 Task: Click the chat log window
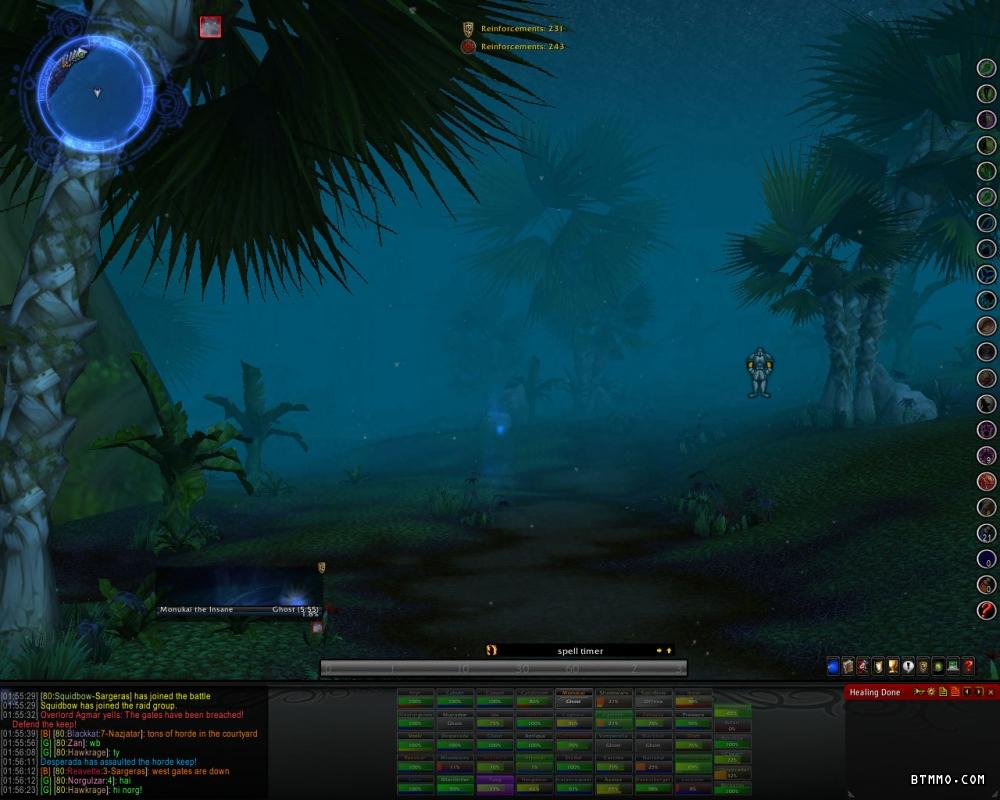click(130, 742)
